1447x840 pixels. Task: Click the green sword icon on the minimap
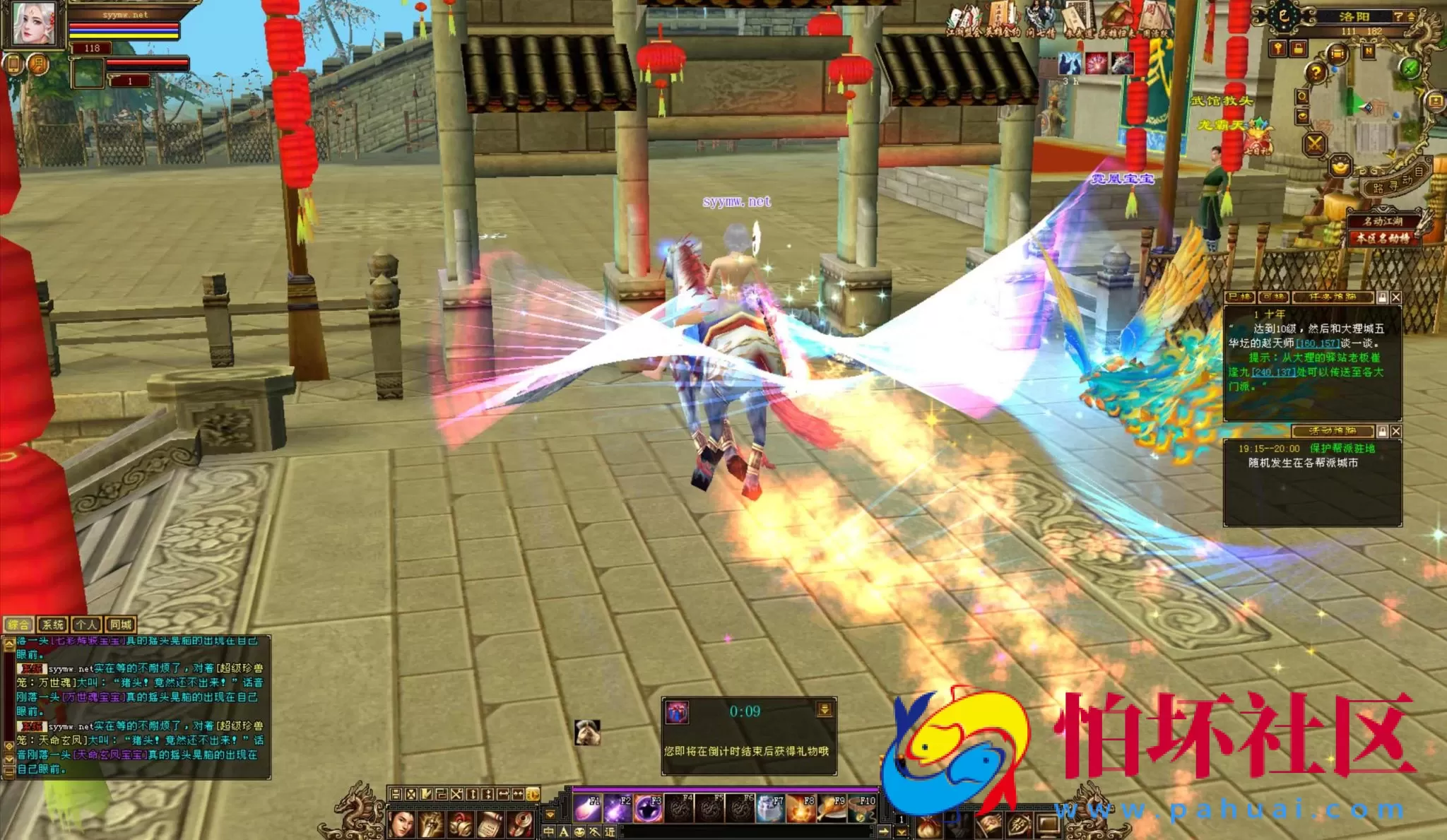point(1410,69)
